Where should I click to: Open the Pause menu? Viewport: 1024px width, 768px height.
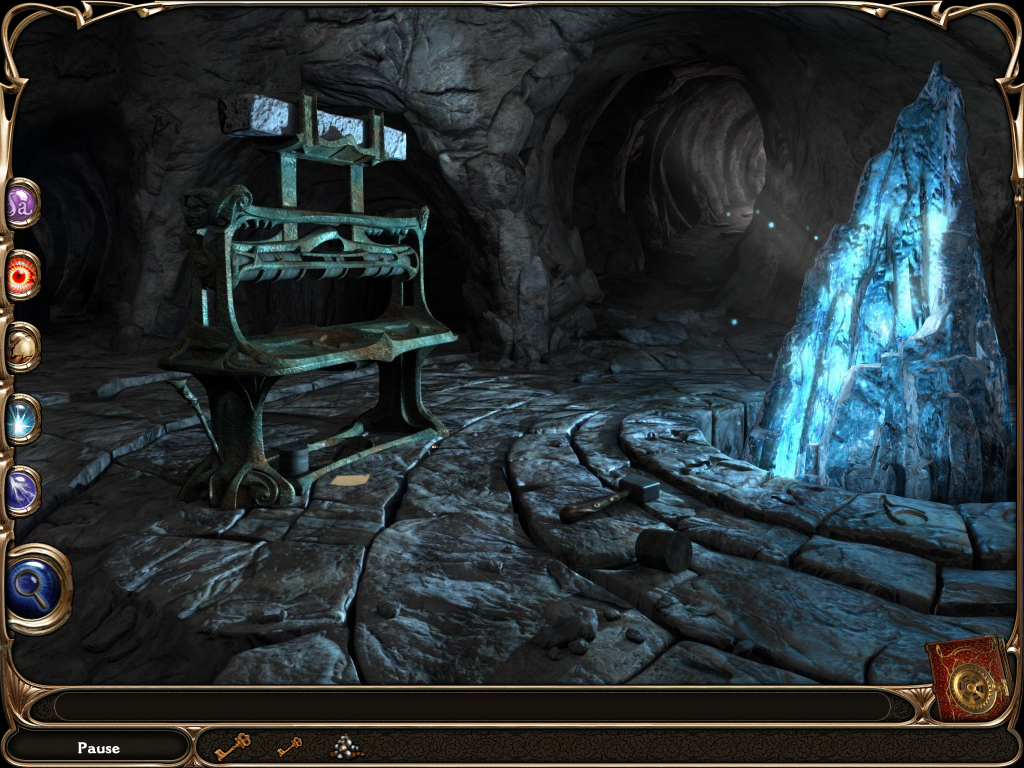click(98, 747)
